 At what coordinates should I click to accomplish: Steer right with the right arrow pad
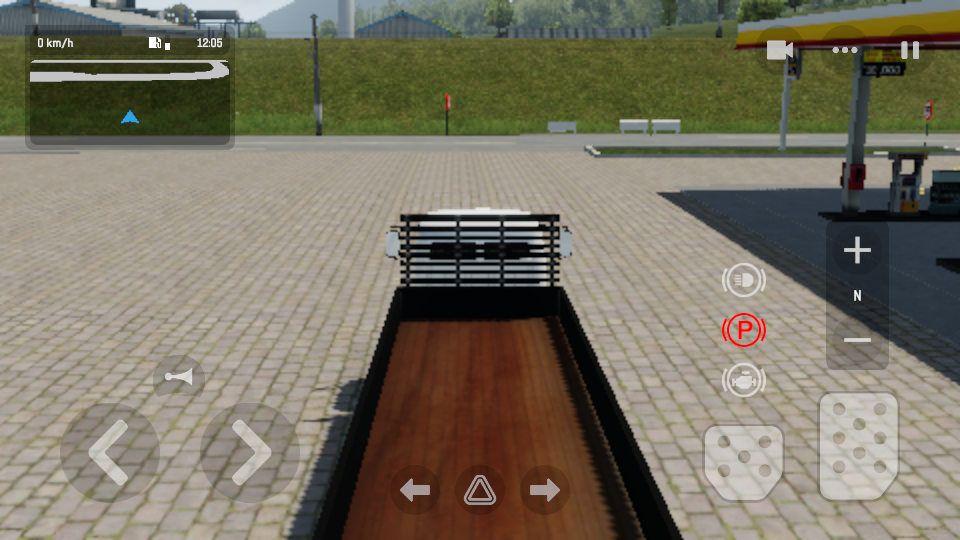[250, 453]
